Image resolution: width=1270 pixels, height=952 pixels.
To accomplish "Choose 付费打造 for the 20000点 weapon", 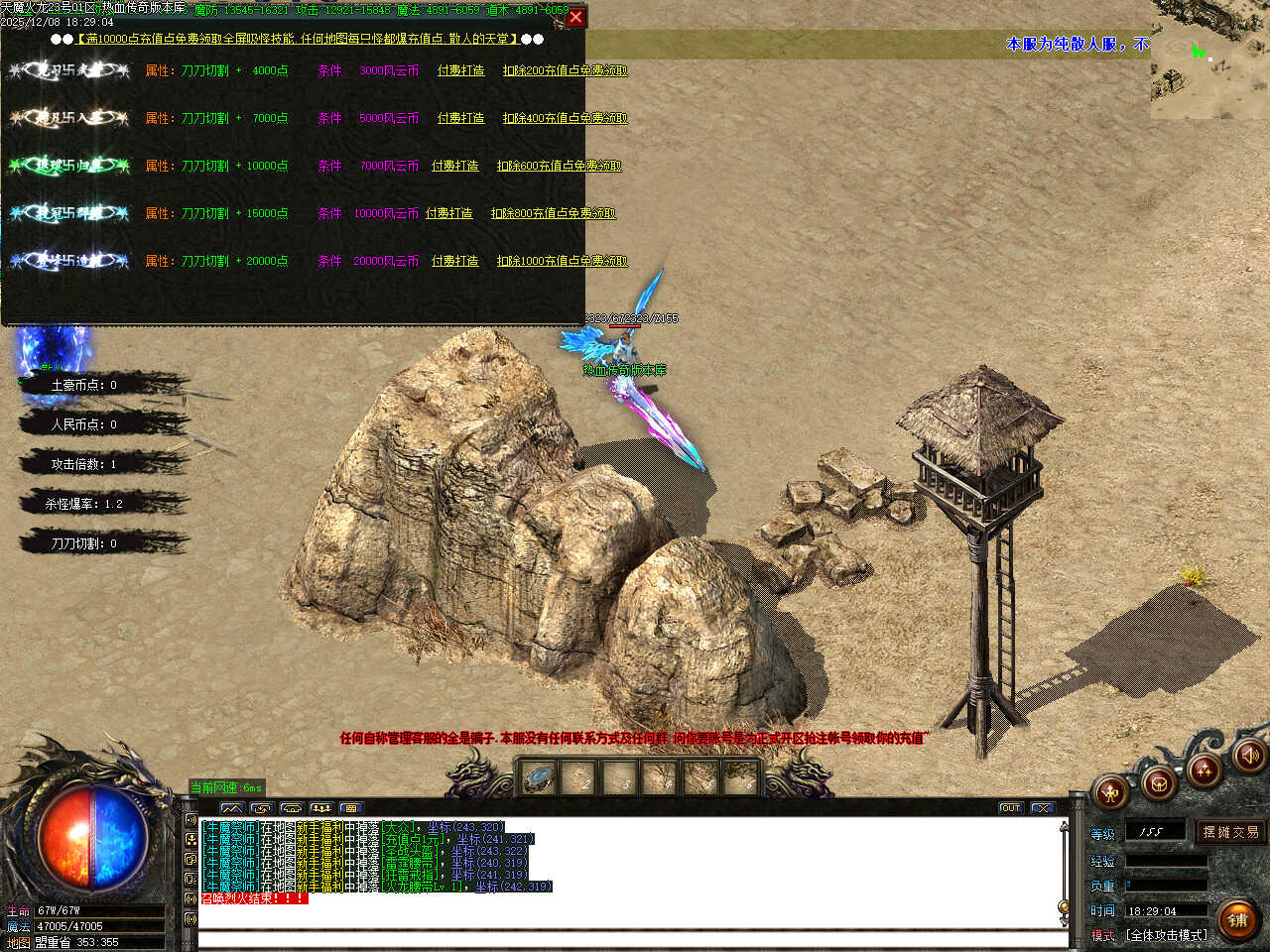I will pyautogui.click(x=454, y=261).
